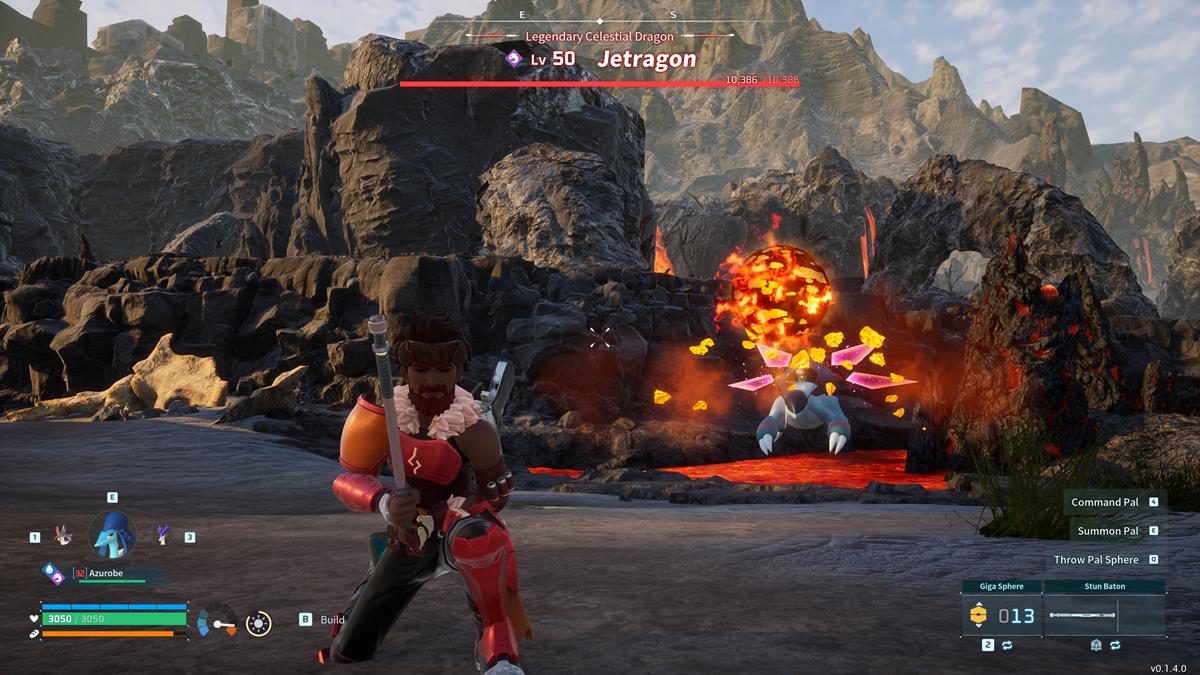Click the temperature gauge dial
The height and width of the screenshot is (675, 1200).
pos(217,622)
